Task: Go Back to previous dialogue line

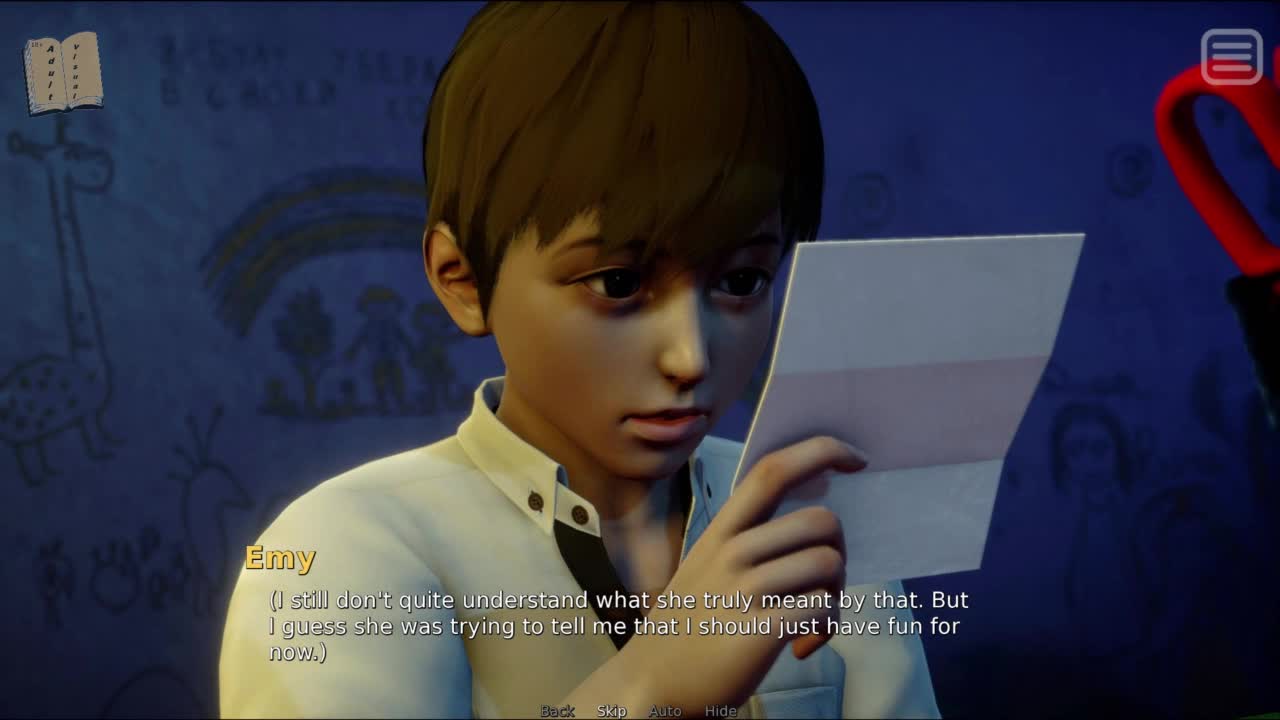Action: tap(557, 711)
